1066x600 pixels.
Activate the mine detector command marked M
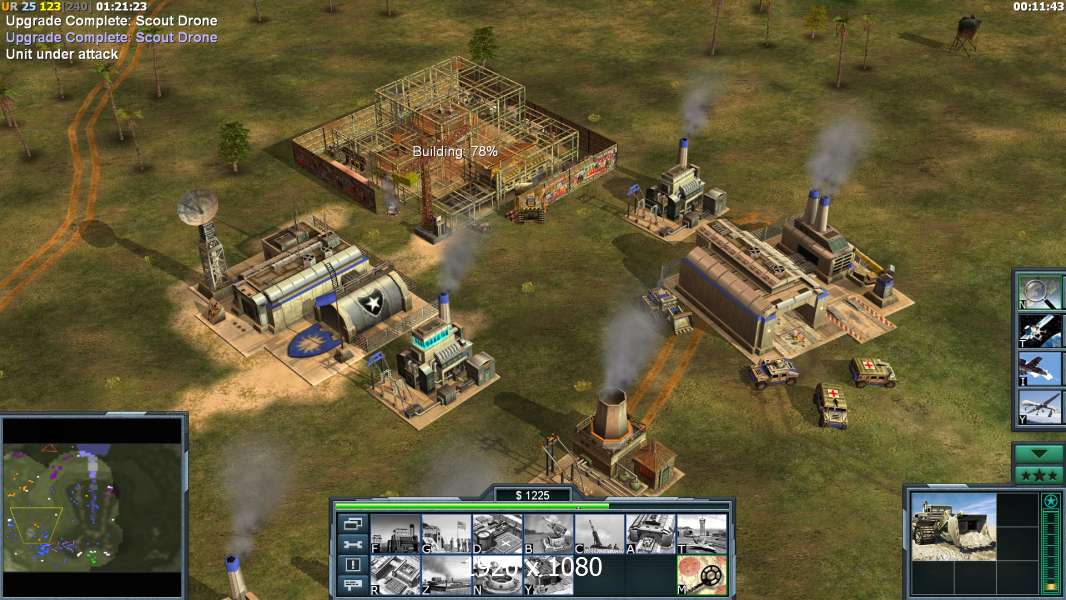pos(701,575)
